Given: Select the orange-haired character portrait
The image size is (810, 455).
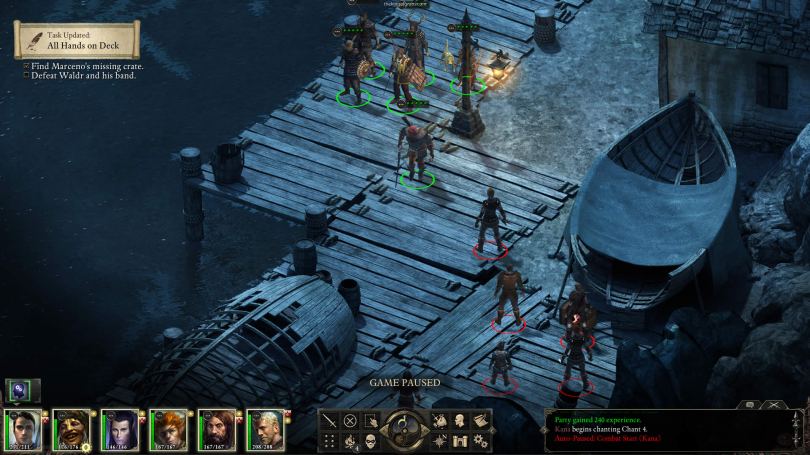Looking at the screenshot, I should click(166, 429).
